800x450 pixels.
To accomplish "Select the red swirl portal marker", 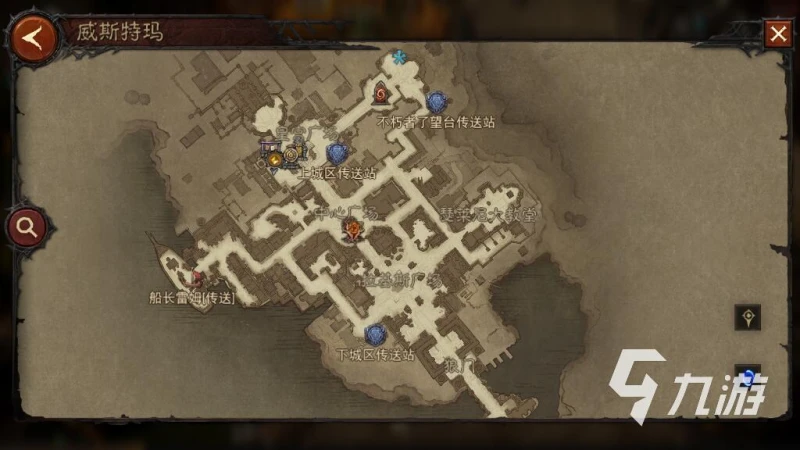I will (381, 94).
